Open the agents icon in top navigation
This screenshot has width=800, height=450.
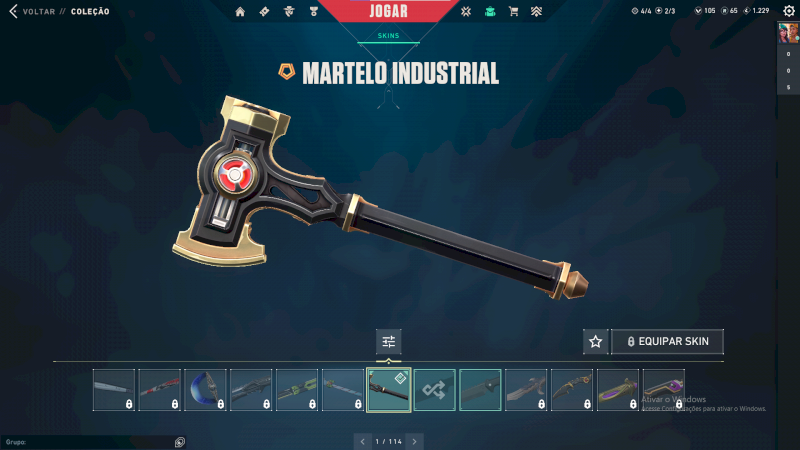tap(289, 12)
